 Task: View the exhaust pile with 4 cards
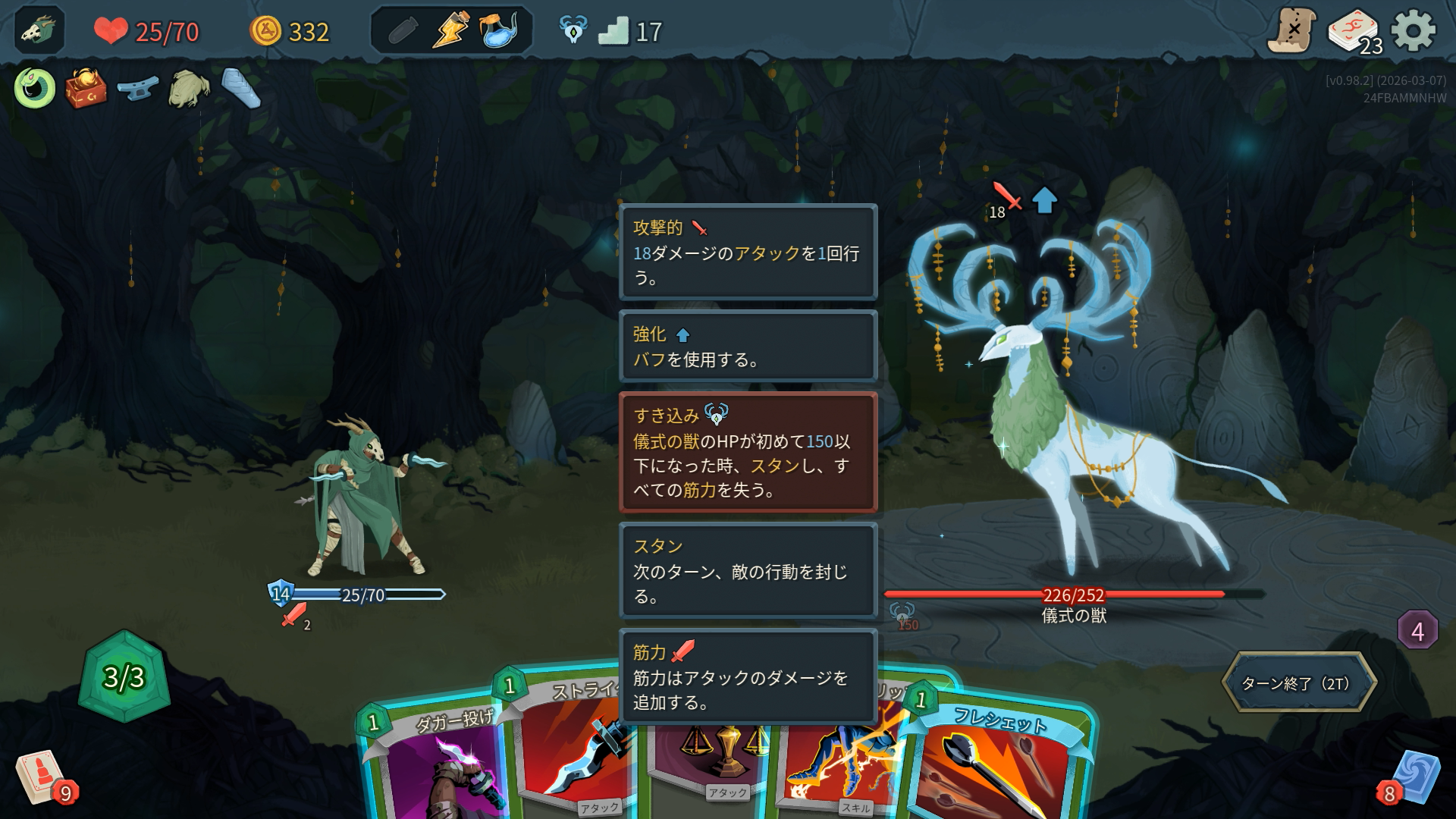[1417, 630]
